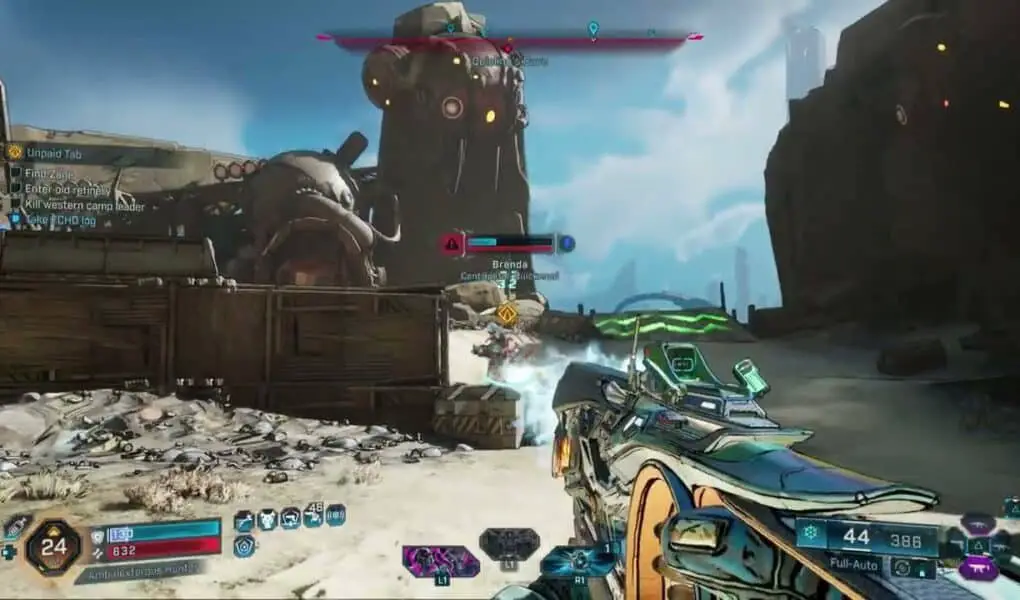Viewport: 1020px width, 600px height.
Task: Select the 'Kill western camp leader' objective
Action: (85, 206)
